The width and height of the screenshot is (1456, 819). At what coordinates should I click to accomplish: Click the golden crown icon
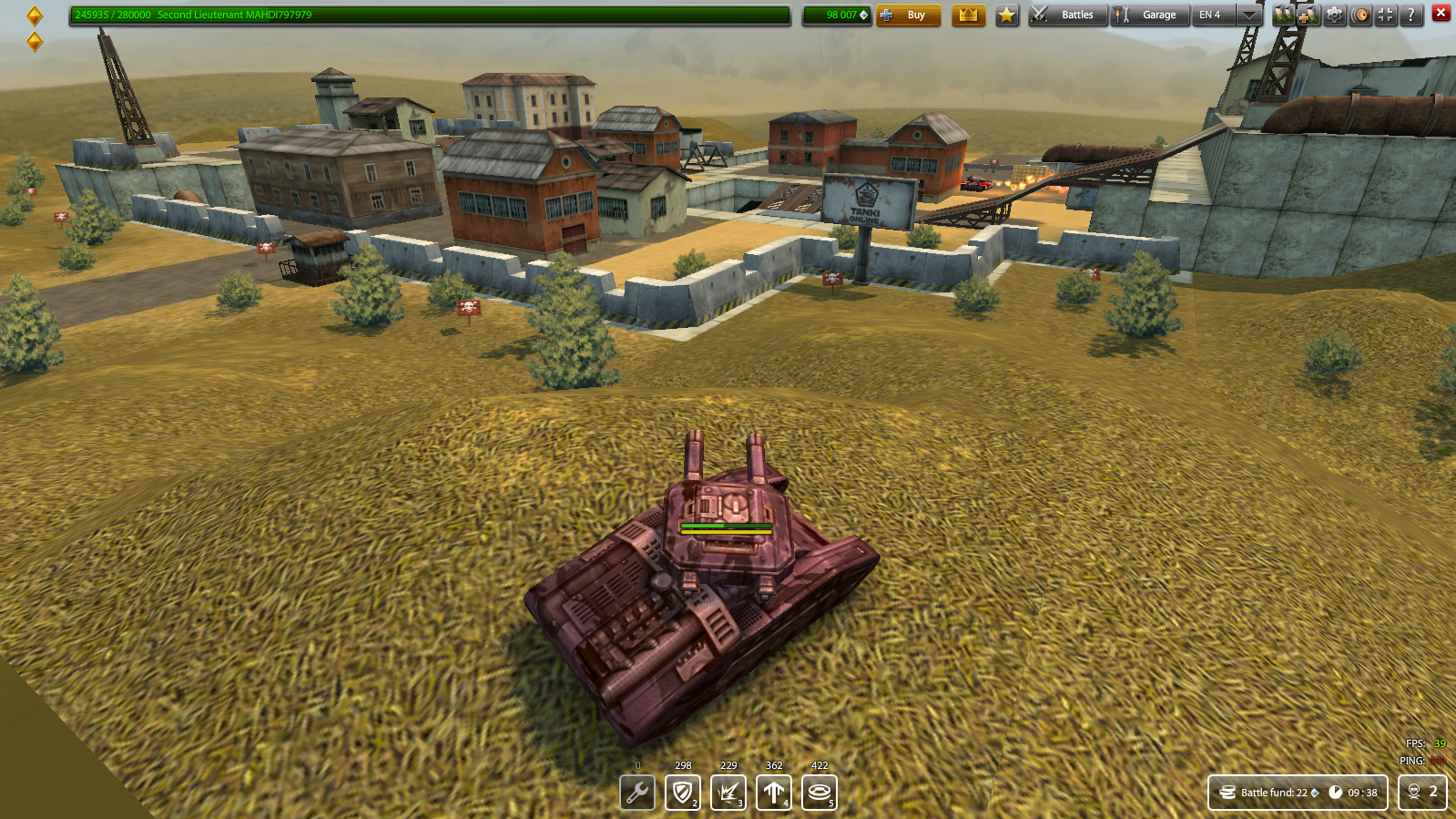(x=969, y=15)
